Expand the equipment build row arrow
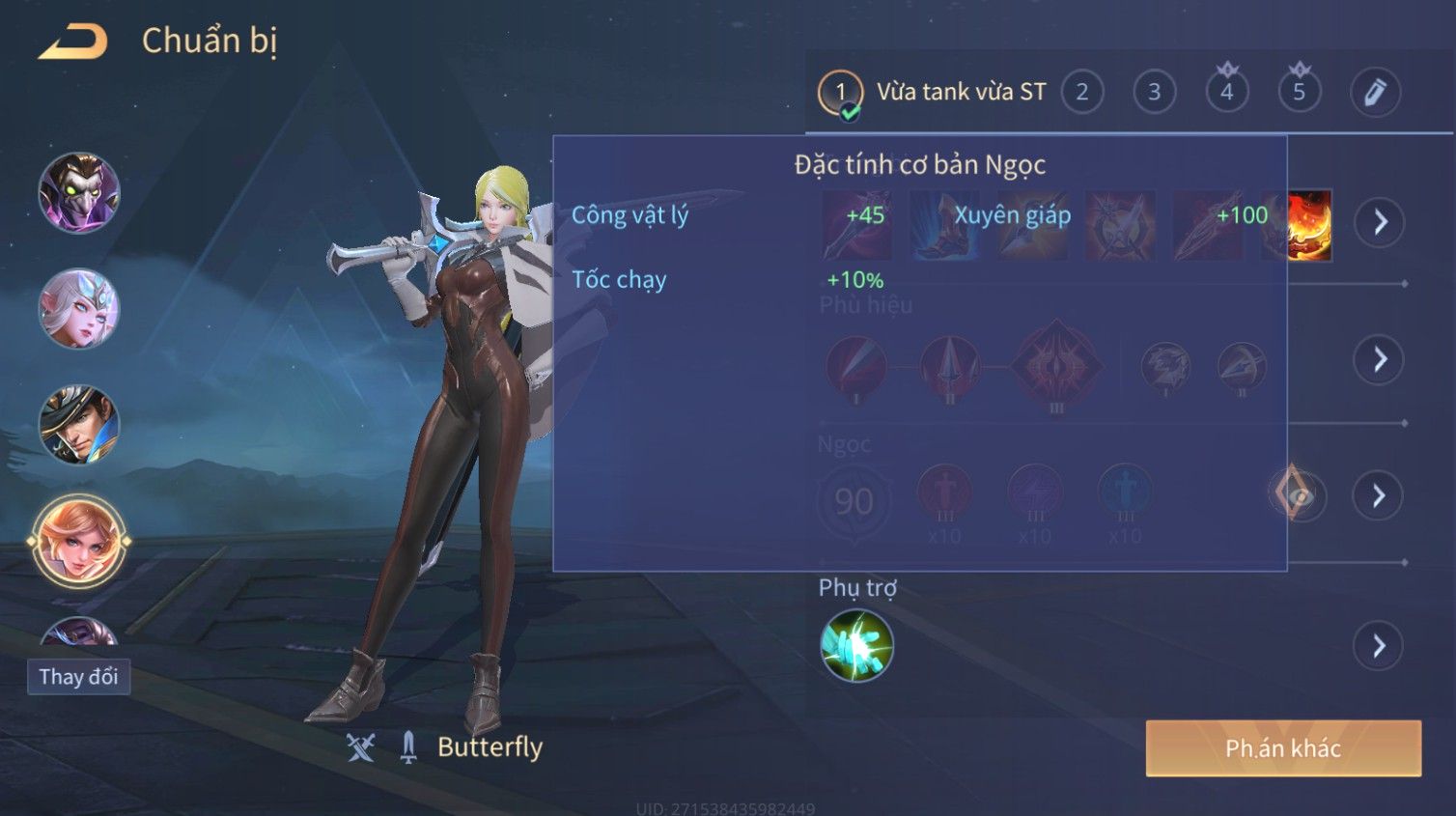This screenshot has height=816, width=1456. coord(1379,222)
